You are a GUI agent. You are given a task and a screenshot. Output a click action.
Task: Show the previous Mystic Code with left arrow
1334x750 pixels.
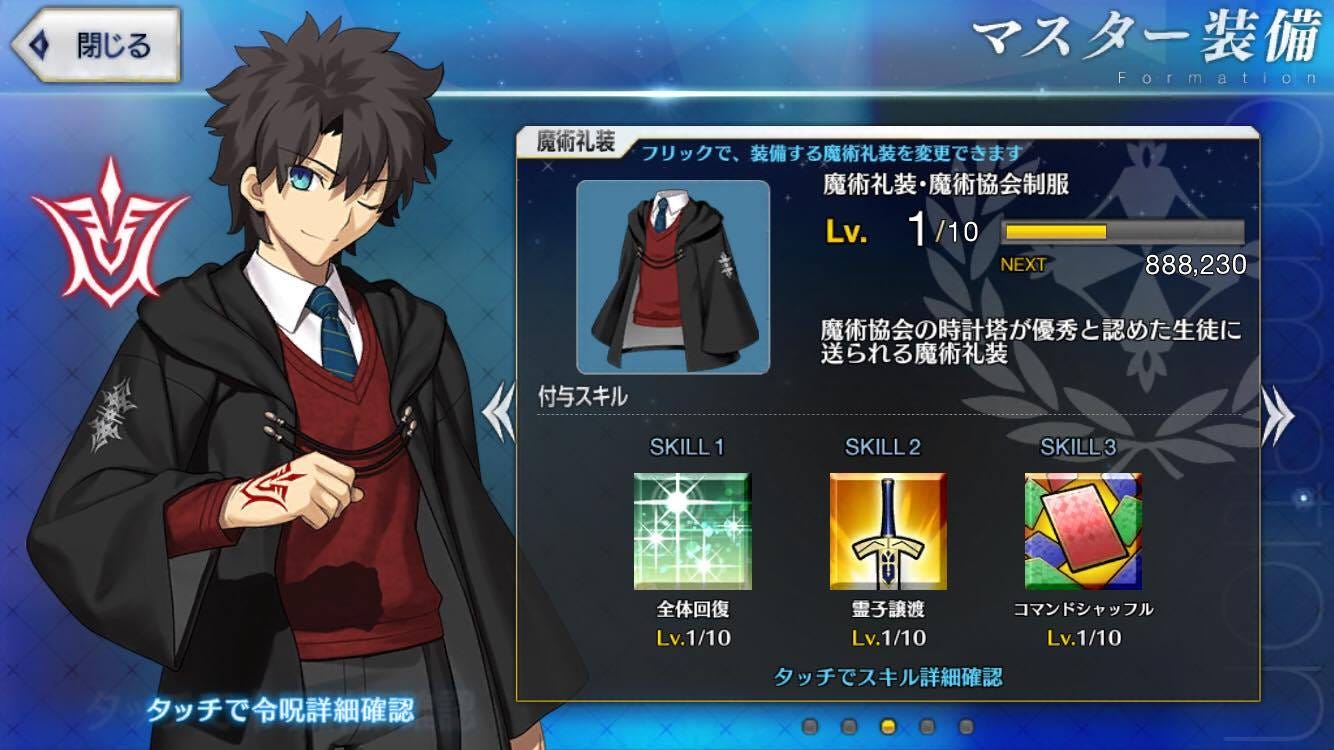(499, 415)
